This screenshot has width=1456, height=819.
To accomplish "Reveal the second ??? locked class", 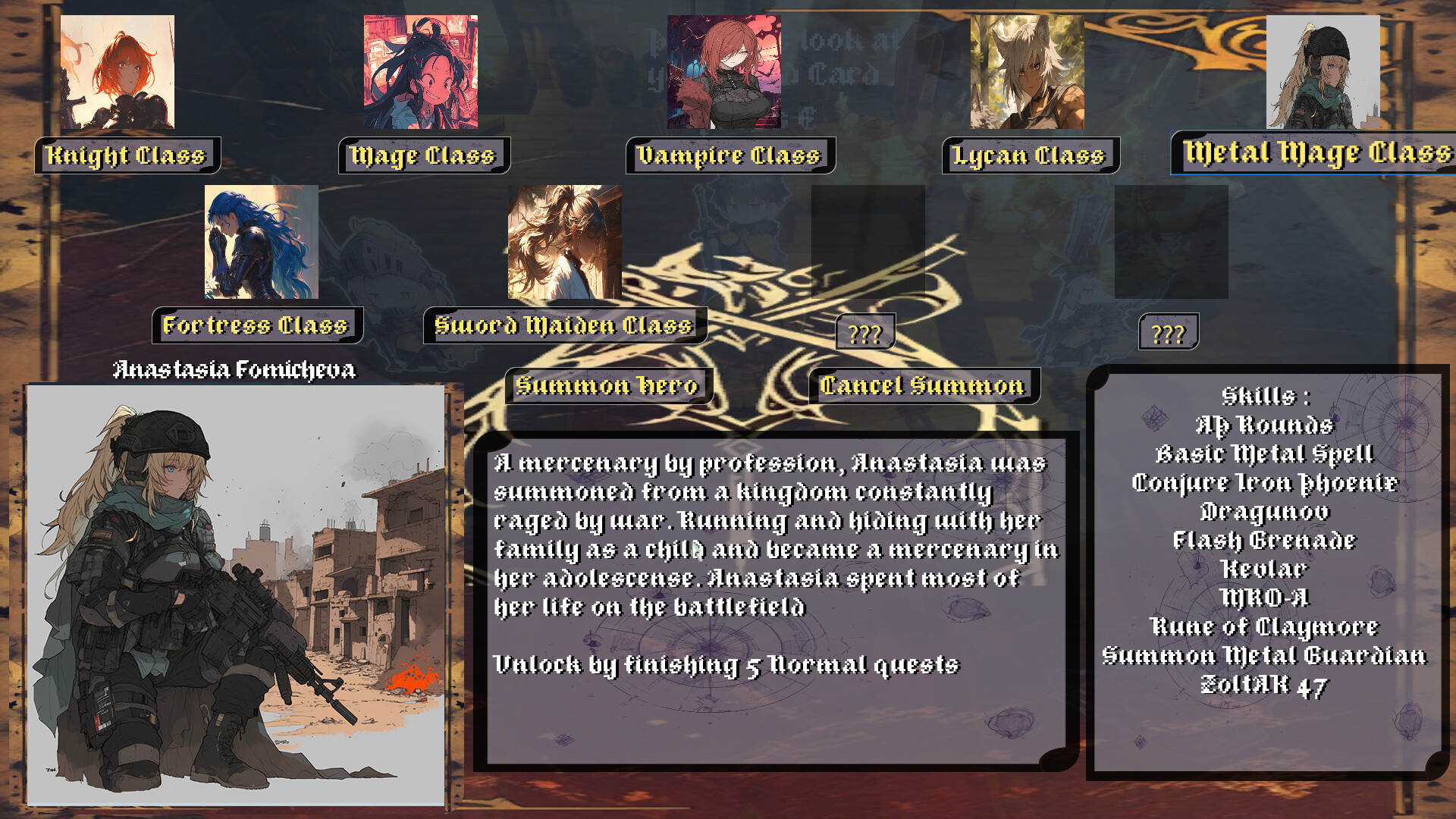I will (1170, 331).
